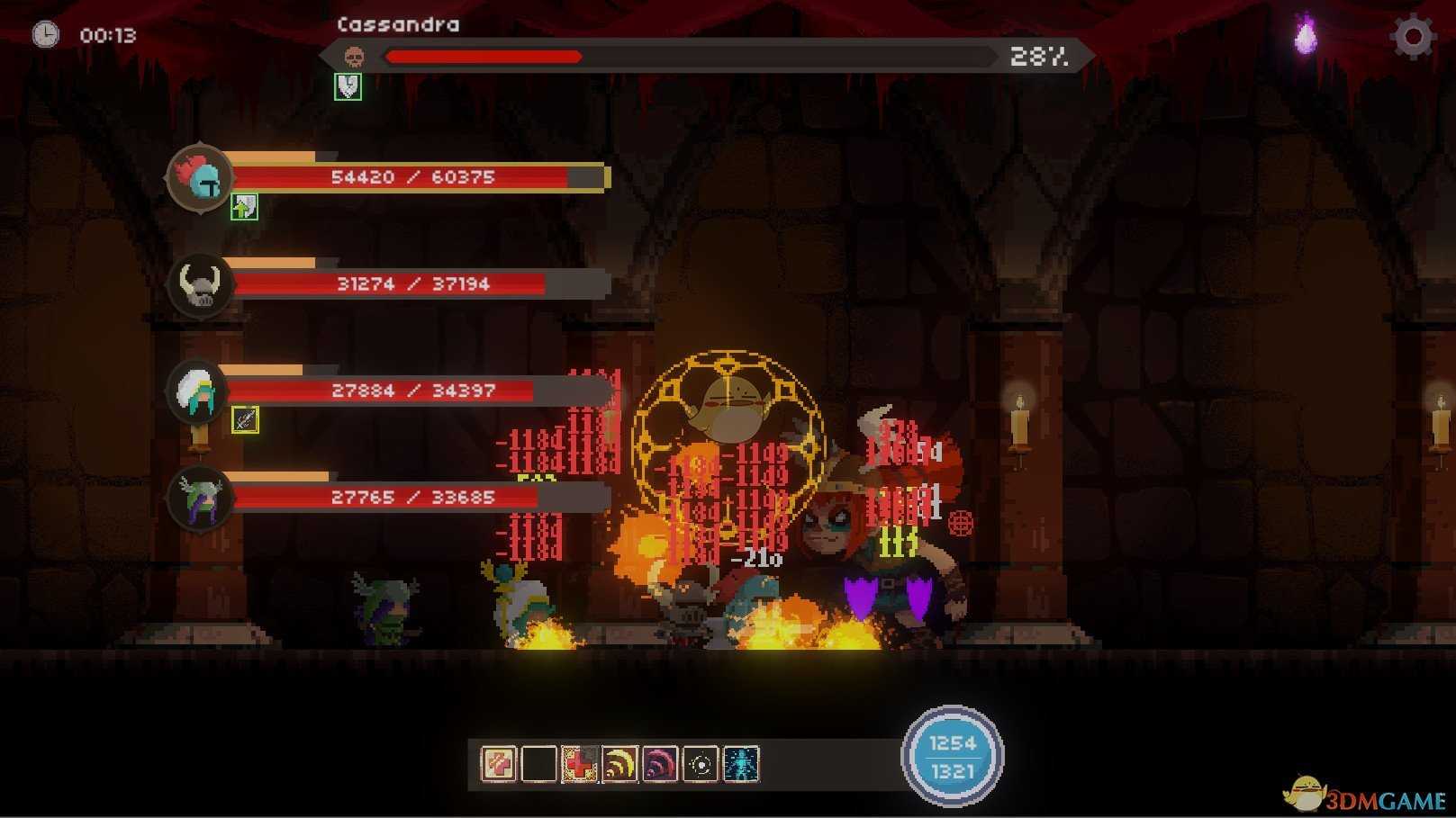This screenshot has height=818, width=1456.
Task: Target the antlered green-hood party member
Action: point(200,498)
